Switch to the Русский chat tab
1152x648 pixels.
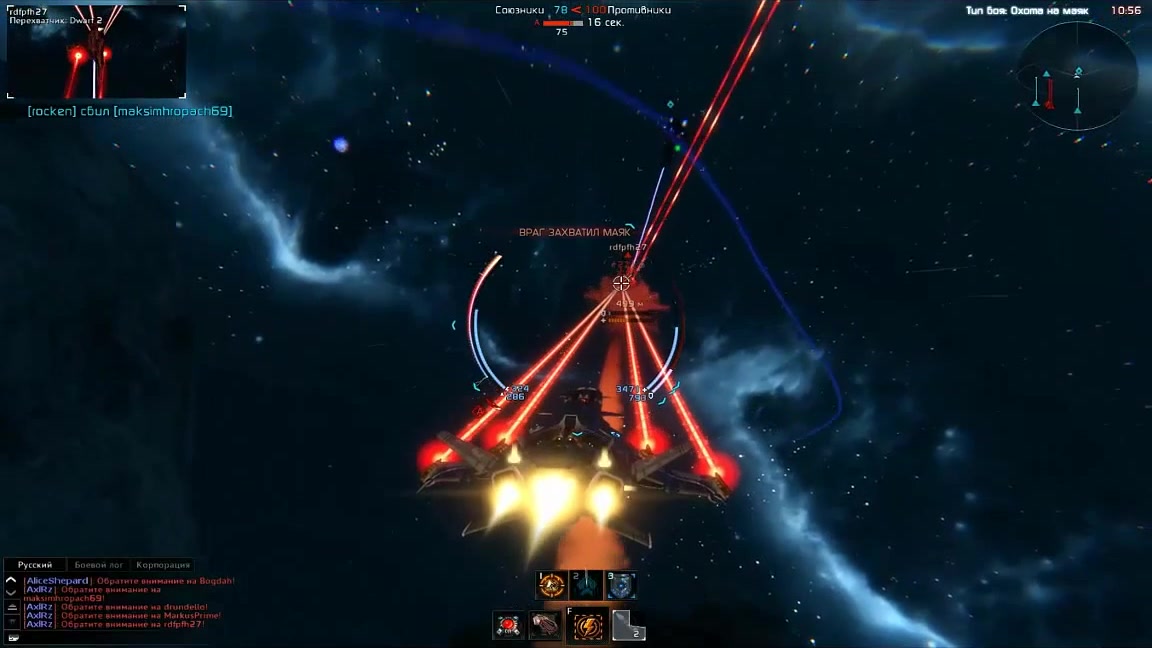pos(35,565)
